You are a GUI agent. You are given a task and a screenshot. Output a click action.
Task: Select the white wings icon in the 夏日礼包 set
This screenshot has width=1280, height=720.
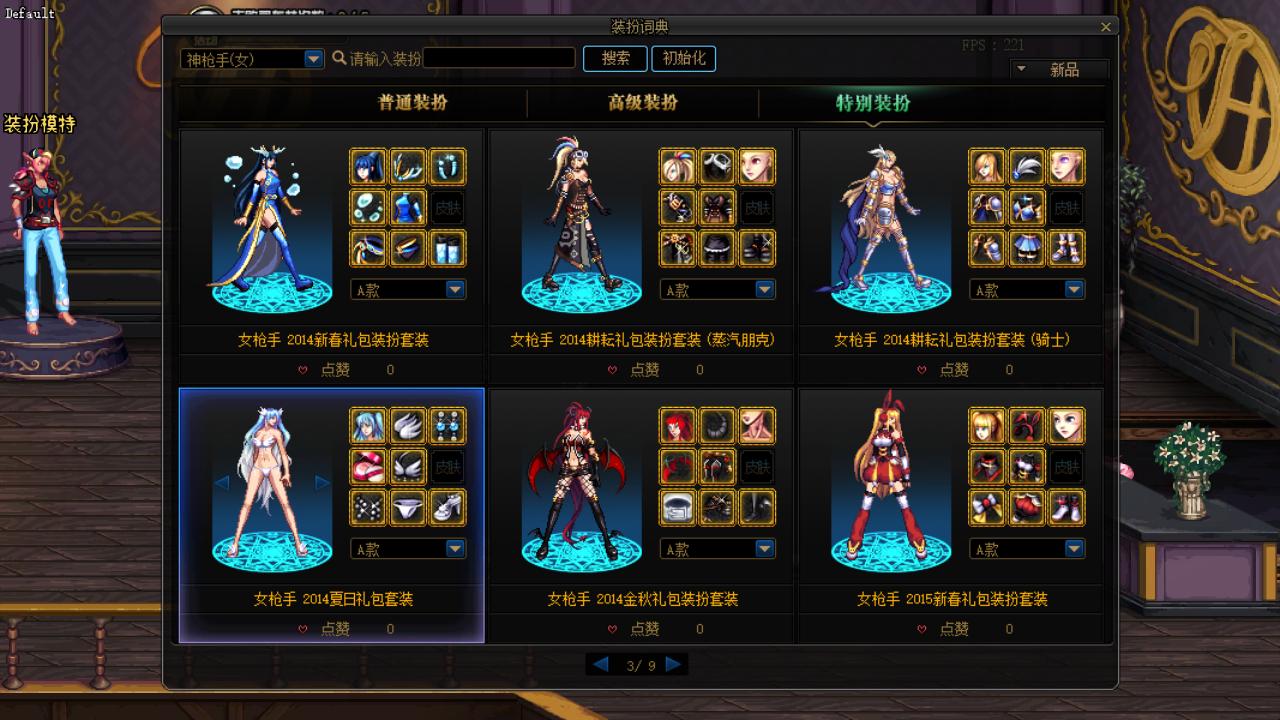coord(406,426)
